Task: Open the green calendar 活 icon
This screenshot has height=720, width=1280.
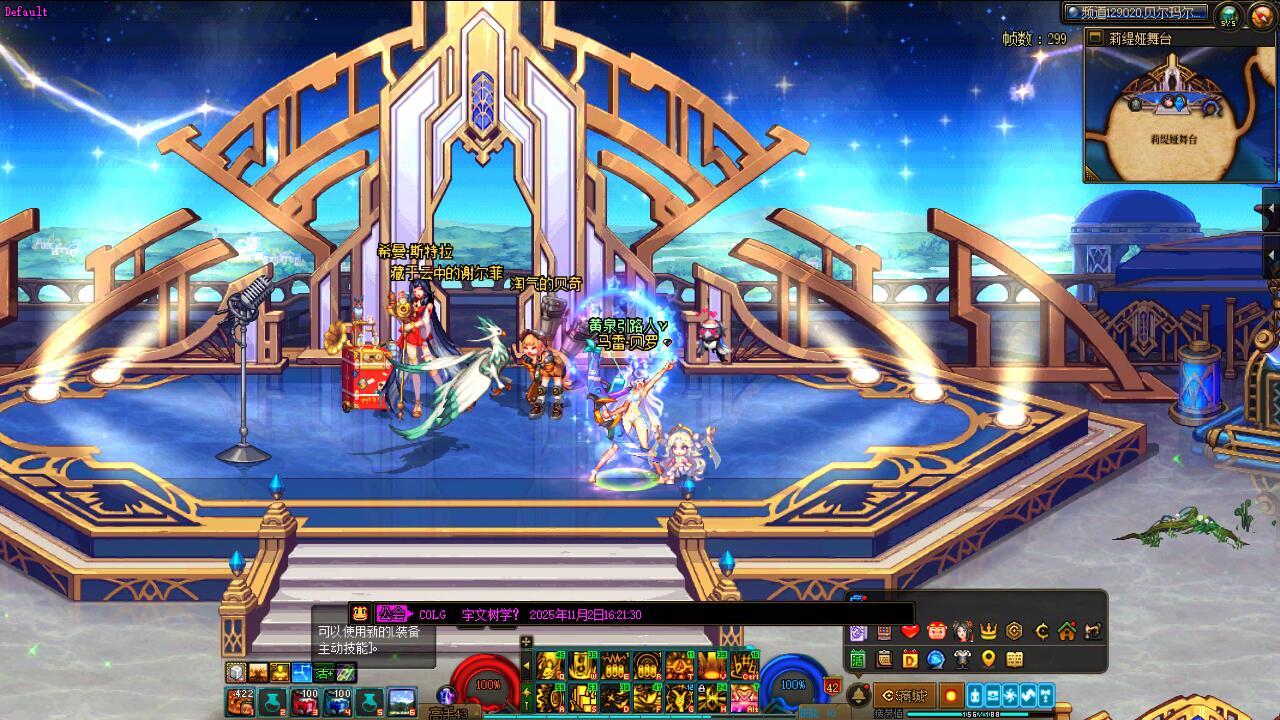Action: click(858, 659)
